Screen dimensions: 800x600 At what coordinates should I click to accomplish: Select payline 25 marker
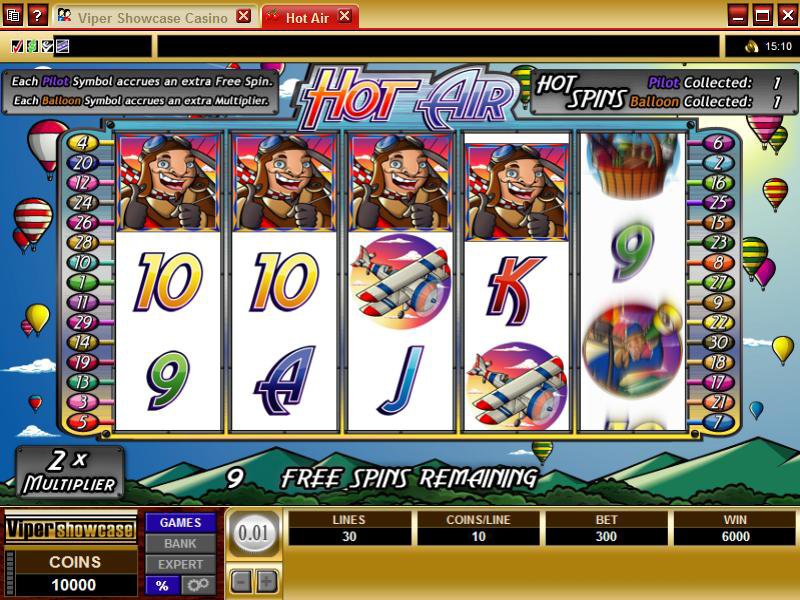[717, 203]
